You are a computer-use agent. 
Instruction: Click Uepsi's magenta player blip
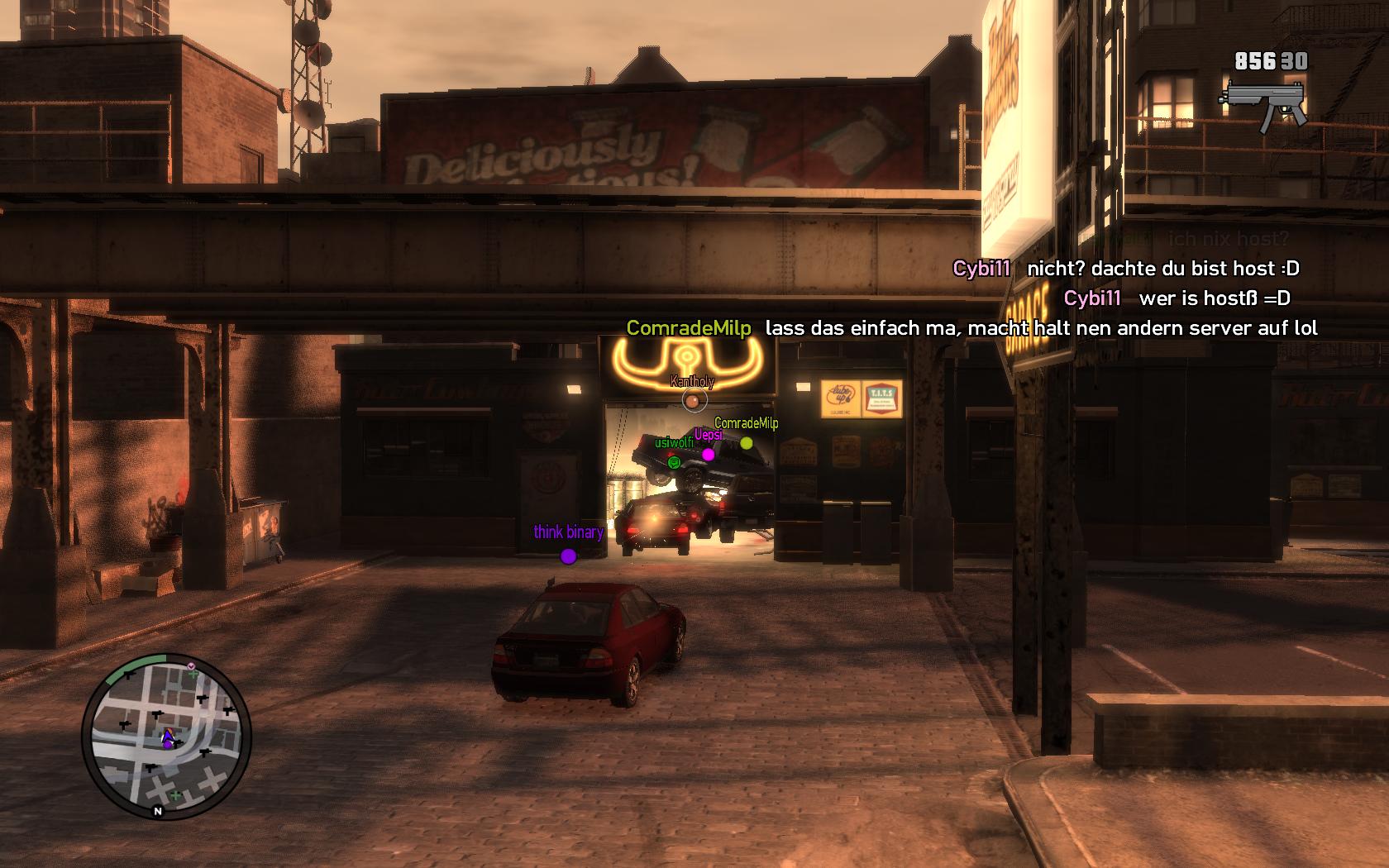pyautogui.click(x=708, y=455)
